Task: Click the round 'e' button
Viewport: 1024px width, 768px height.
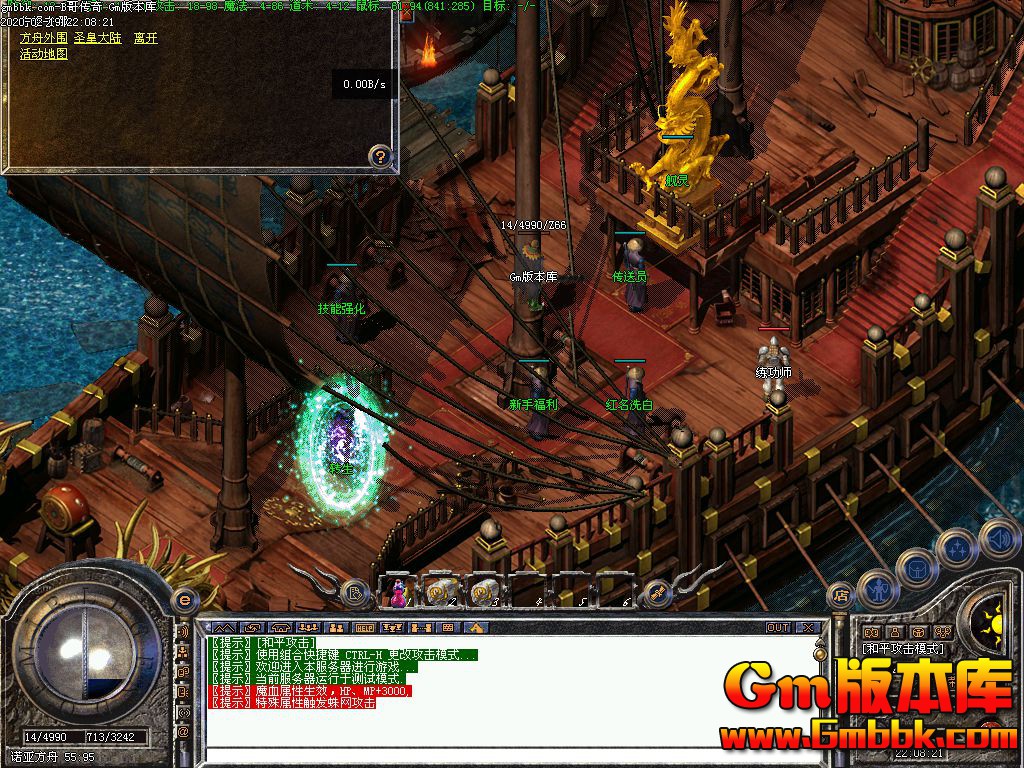Action: [x=184, y=599]
